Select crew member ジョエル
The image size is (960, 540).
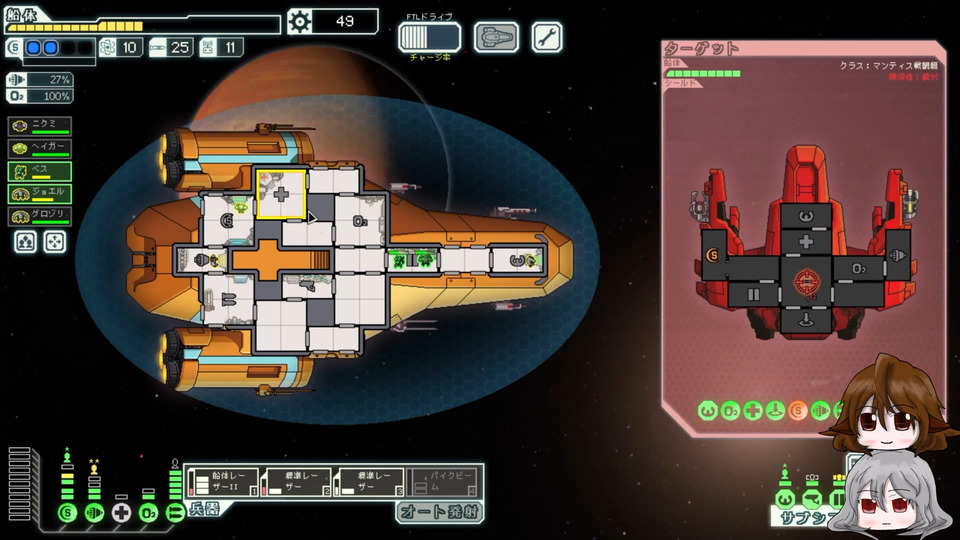tap(39, 194)
